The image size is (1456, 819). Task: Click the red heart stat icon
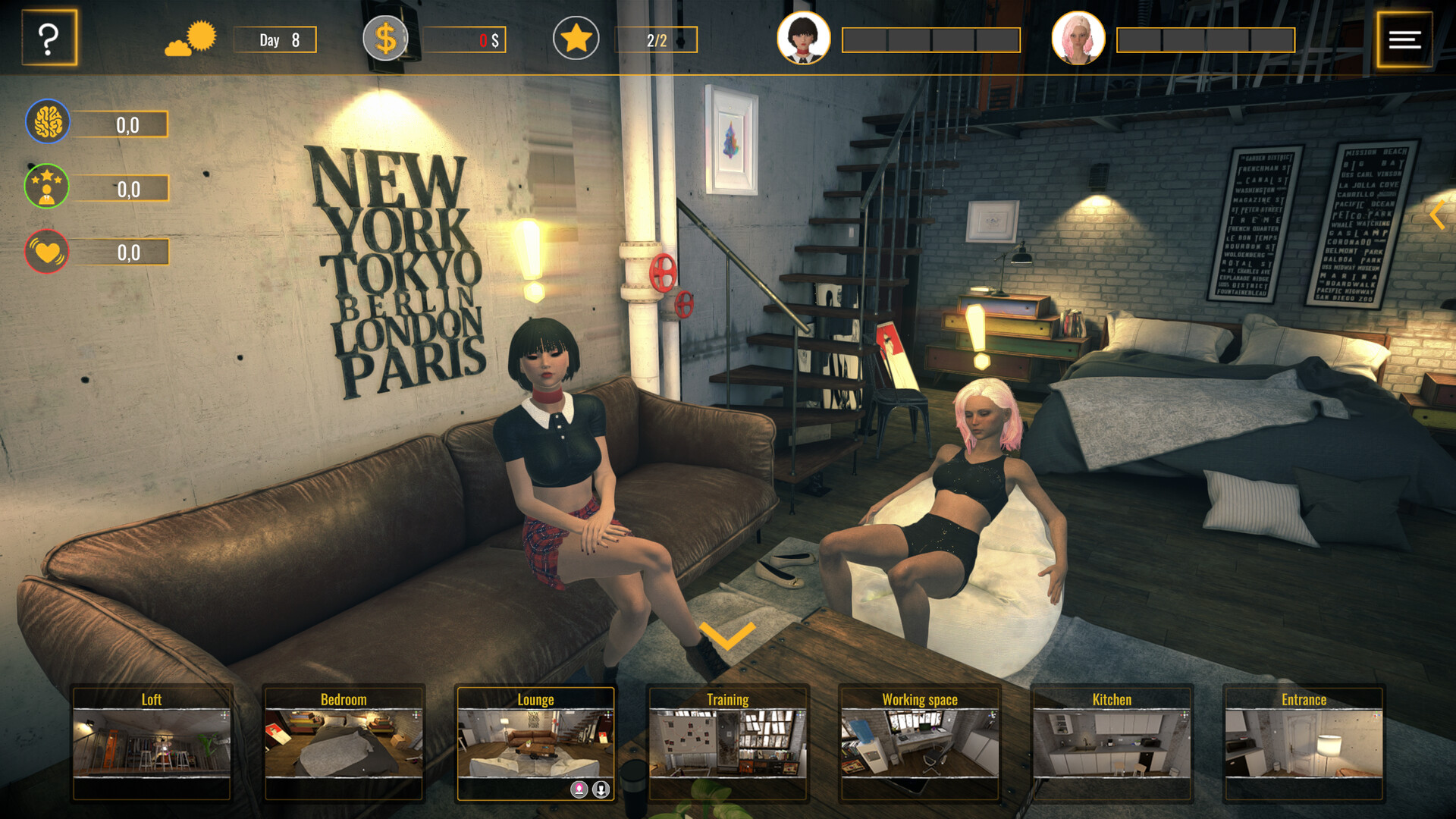(47, 252)
